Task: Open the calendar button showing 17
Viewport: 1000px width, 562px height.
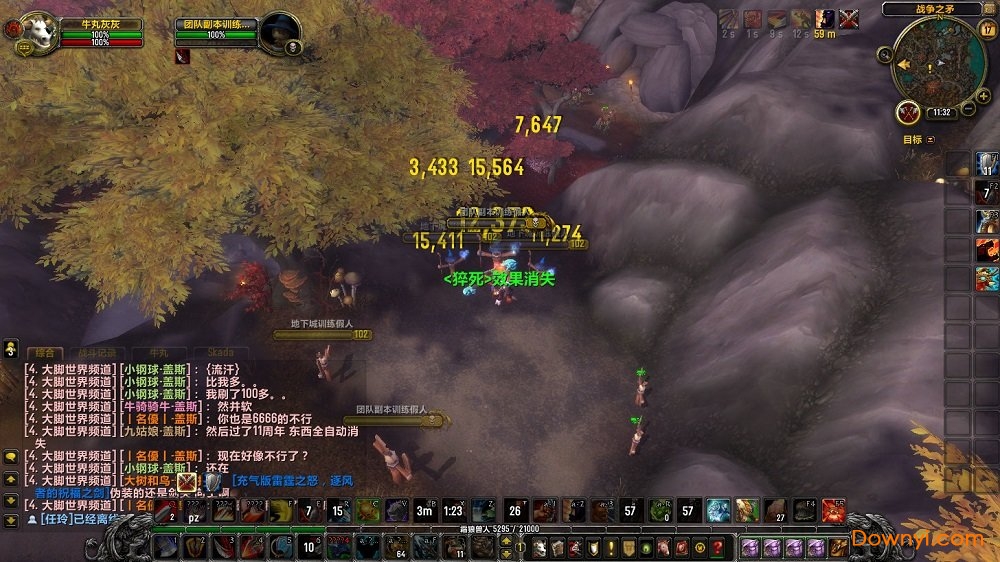Action: [988, 30]
